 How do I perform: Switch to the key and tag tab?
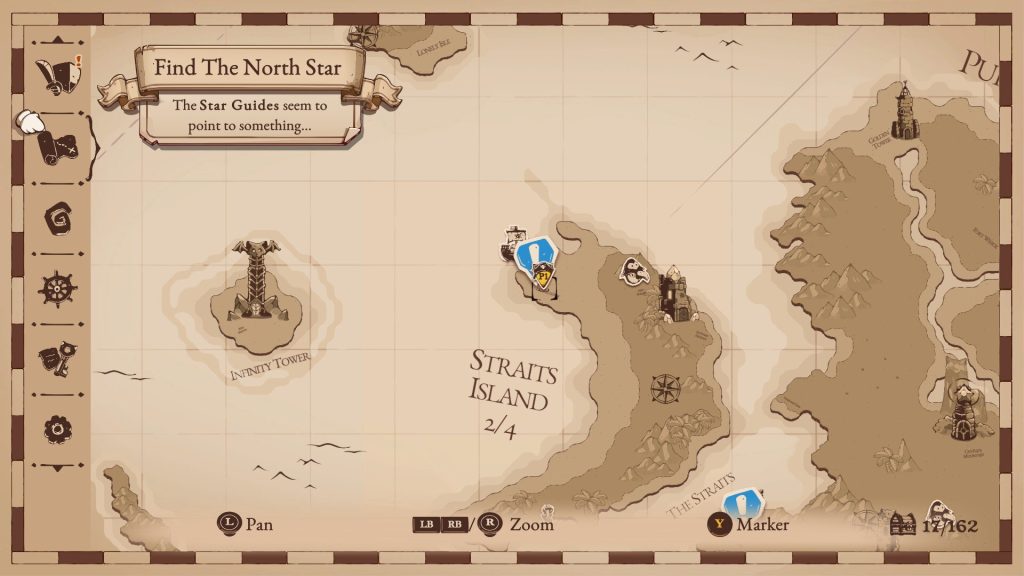click(x=56, y=359)
